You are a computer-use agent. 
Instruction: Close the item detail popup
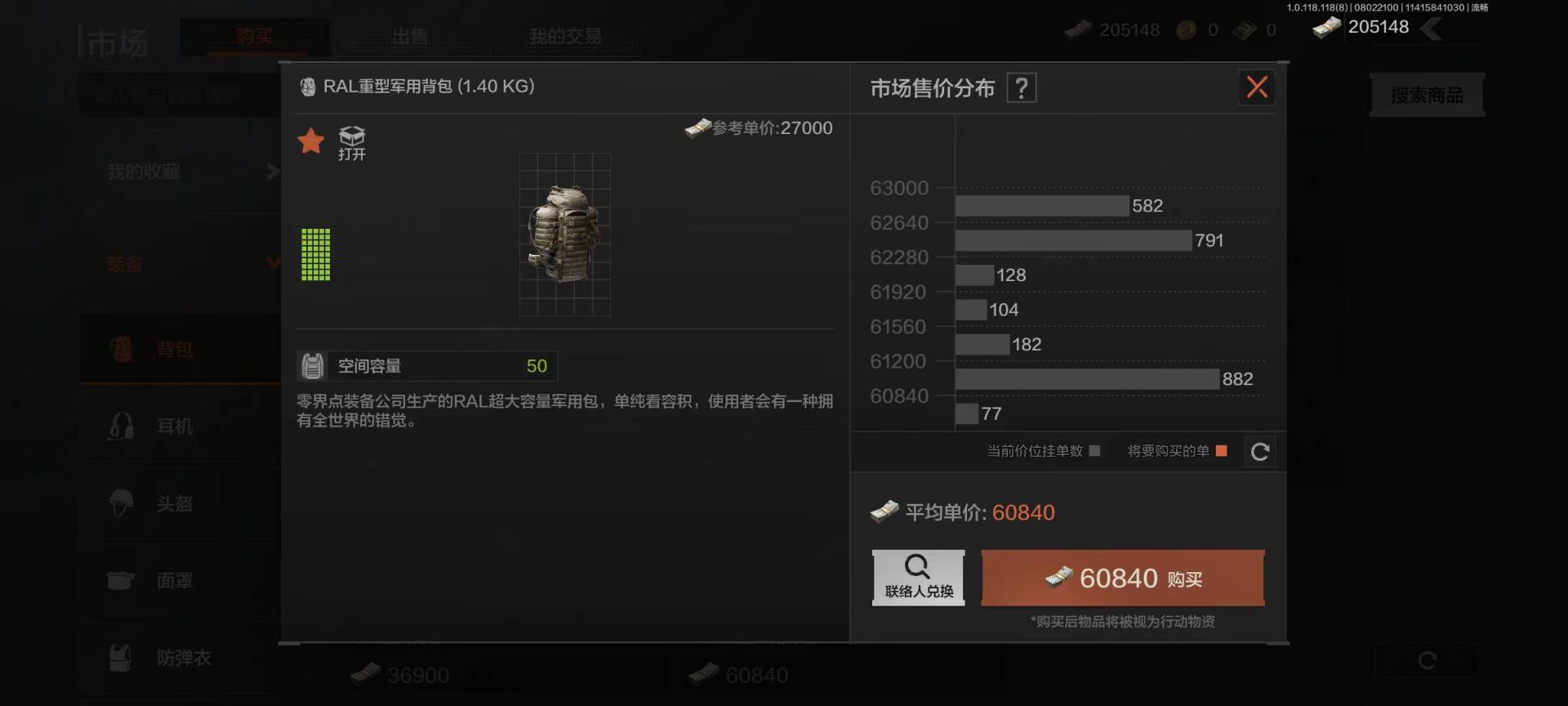coord(1257,87)
